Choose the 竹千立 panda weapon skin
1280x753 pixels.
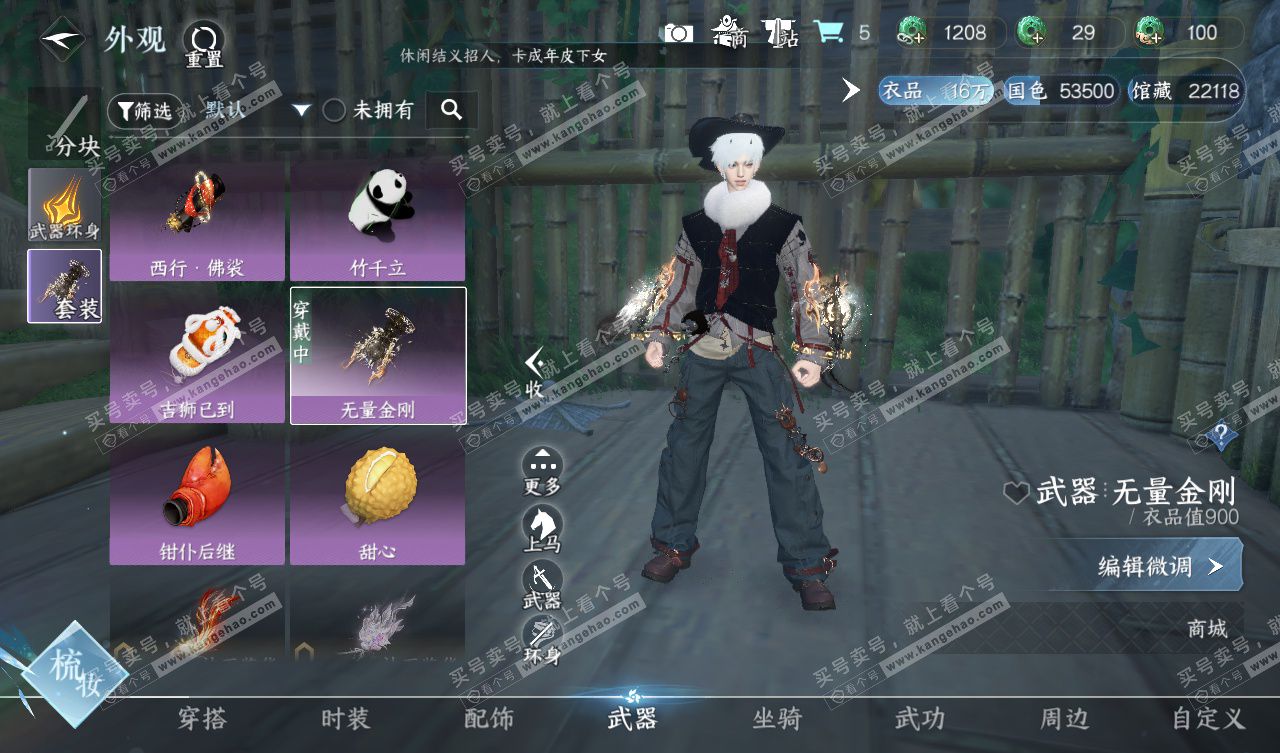(378, 217)
